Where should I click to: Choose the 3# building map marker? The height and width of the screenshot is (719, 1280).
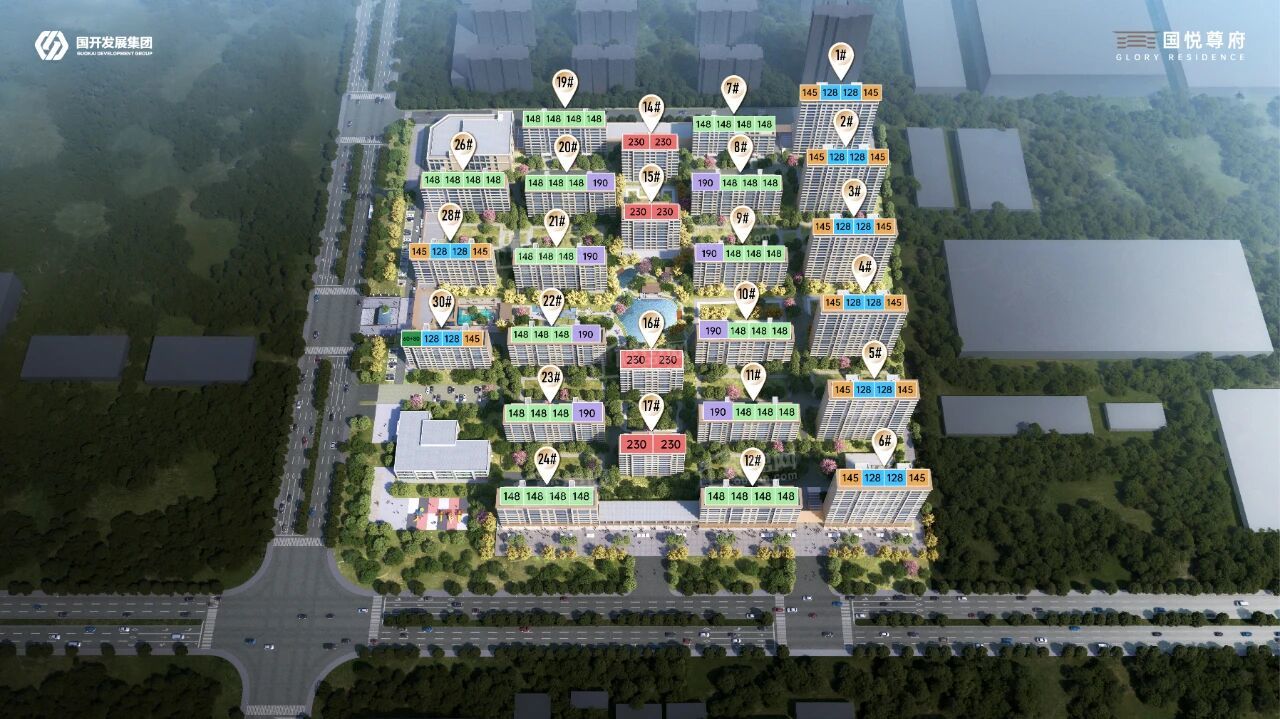click(x=853, y=192)
